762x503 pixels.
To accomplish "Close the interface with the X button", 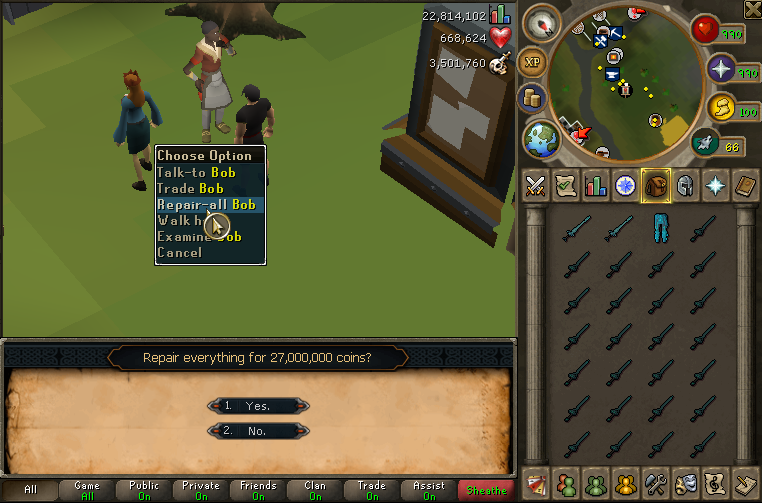I will click(752, 10).
